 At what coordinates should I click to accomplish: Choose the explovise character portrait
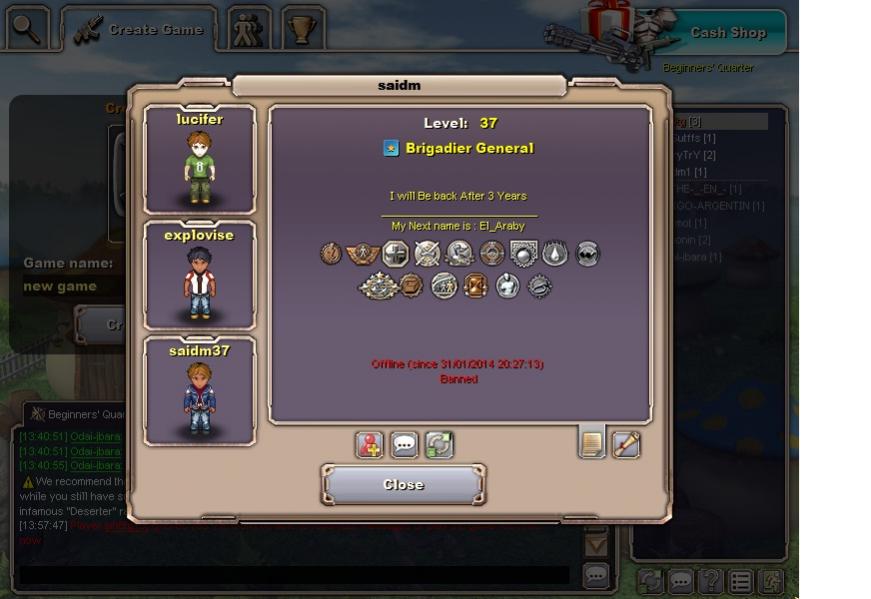[199, 276]
